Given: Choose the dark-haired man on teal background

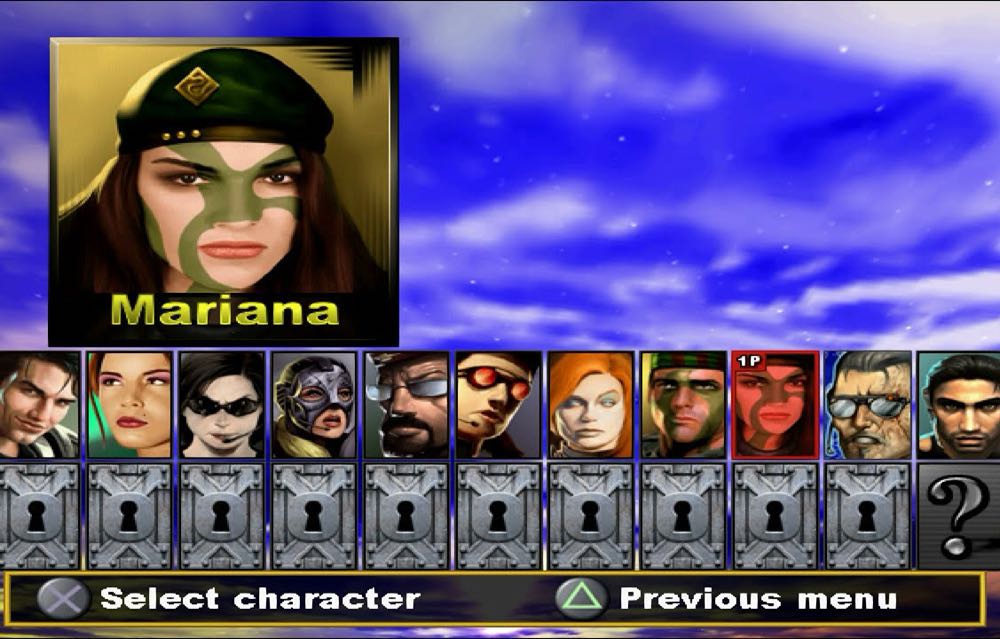Looking at the screenshot, I should coord(958,405).
